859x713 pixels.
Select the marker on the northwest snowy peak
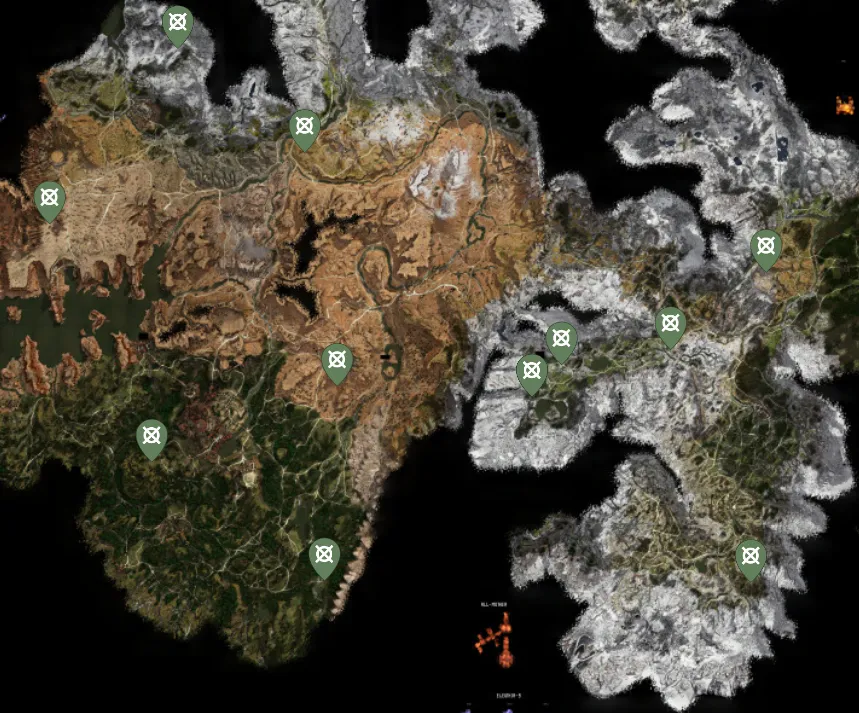[x=178, y=24]
